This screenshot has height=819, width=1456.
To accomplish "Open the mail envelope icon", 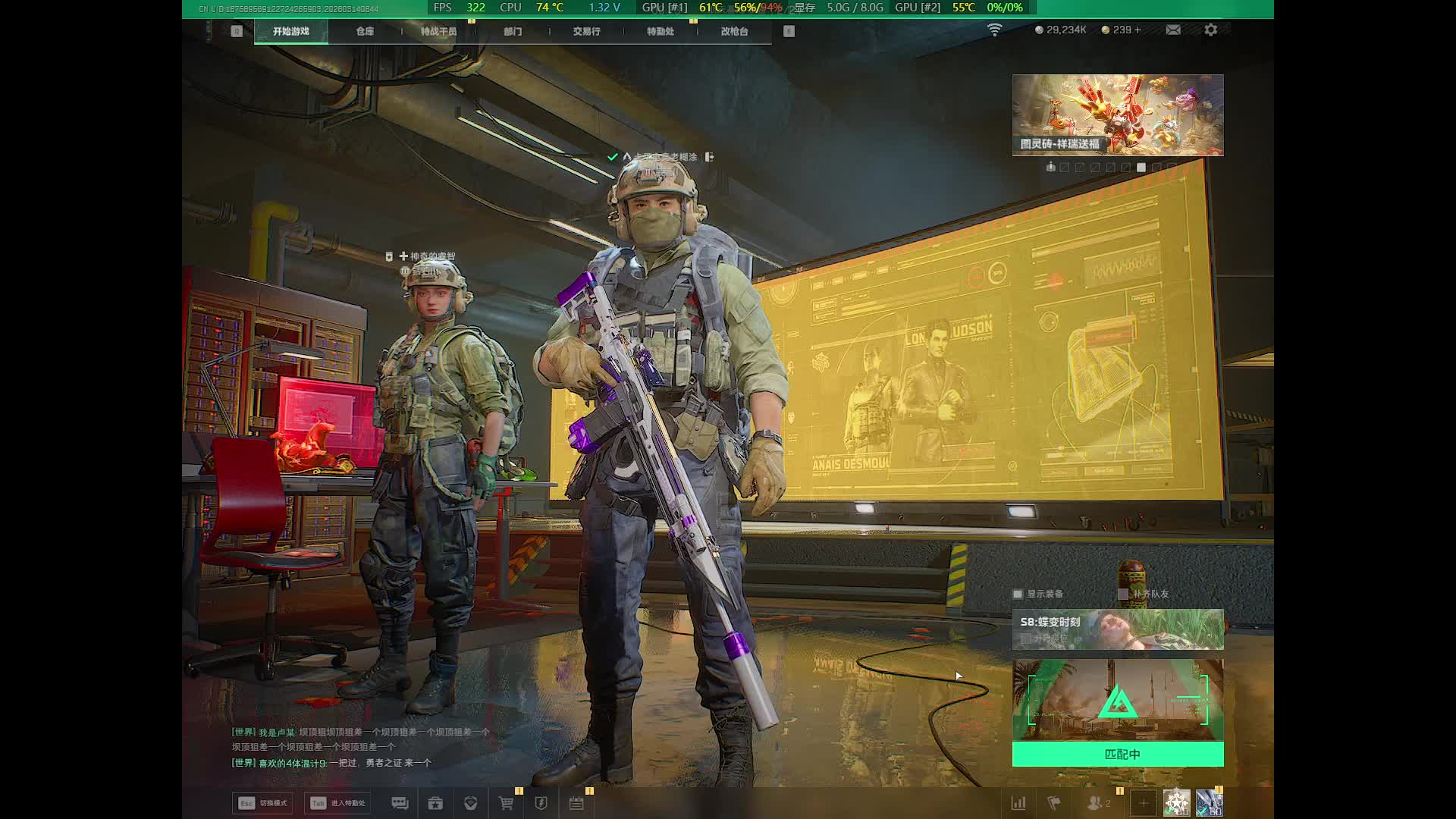I will tap(1173, 30).
